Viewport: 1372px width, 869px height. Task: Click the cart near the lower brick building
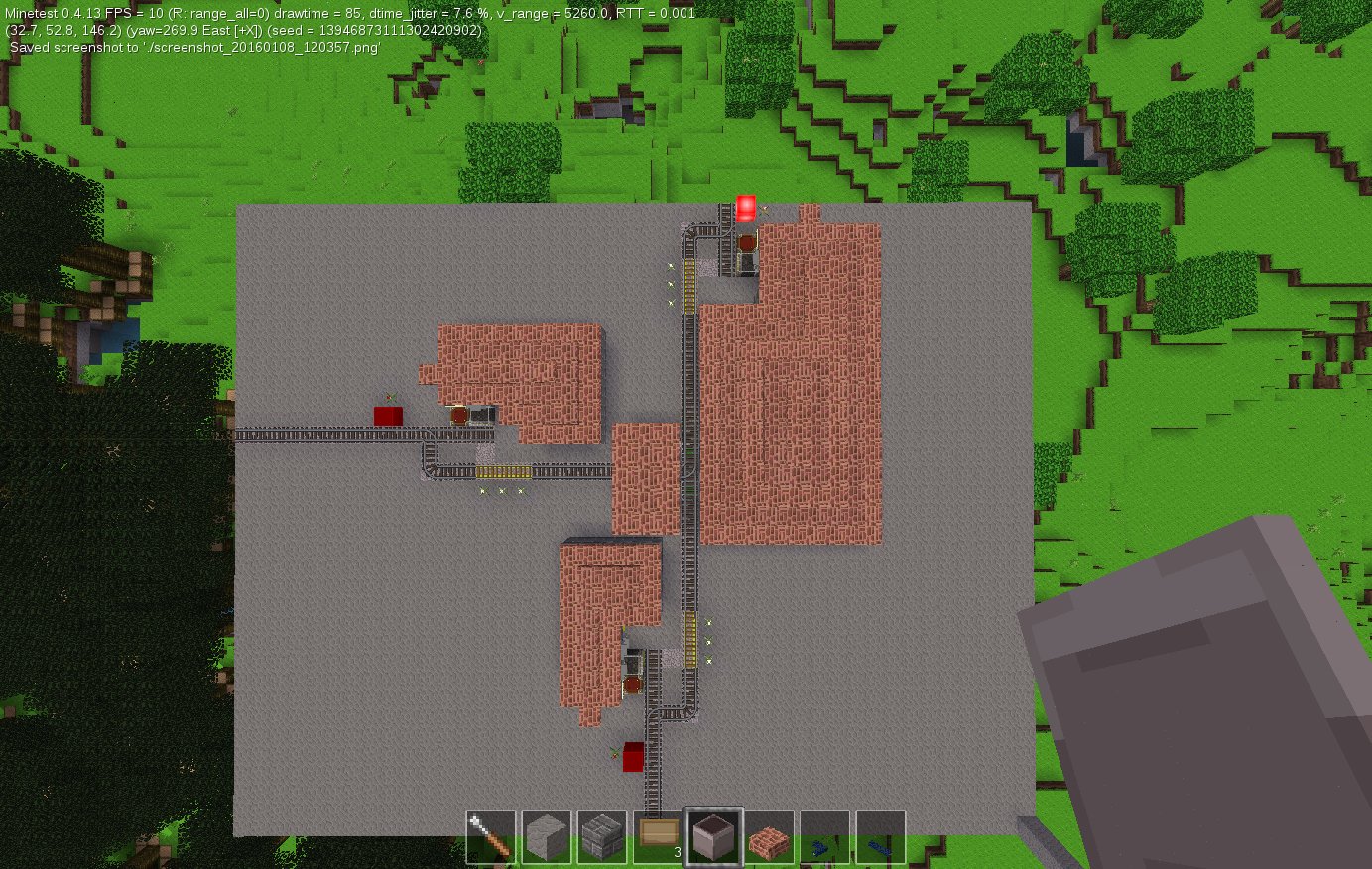(633, 683)
